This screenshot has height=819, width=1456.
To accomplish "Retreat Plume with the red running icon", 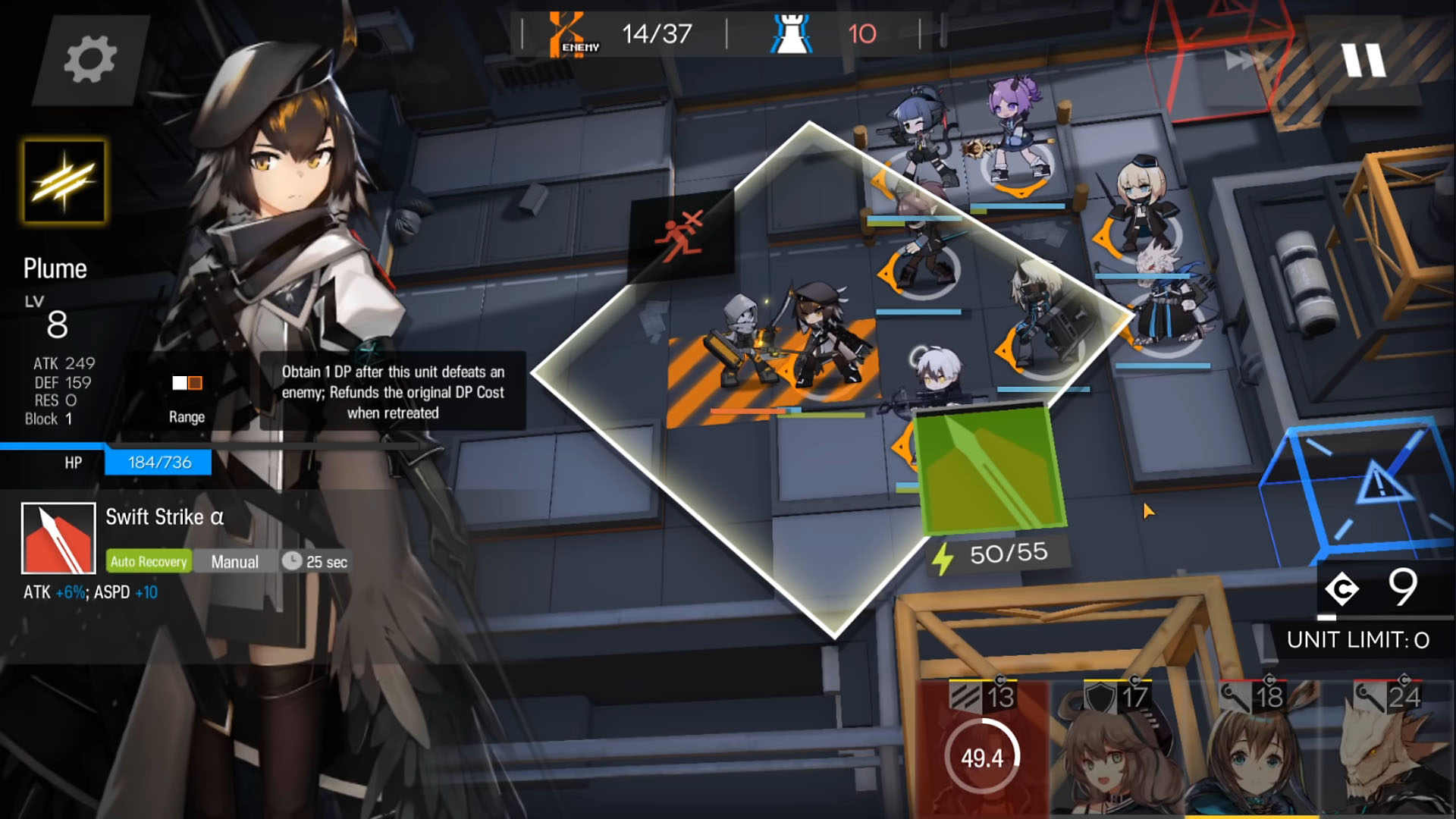I will tap(681, 235).
